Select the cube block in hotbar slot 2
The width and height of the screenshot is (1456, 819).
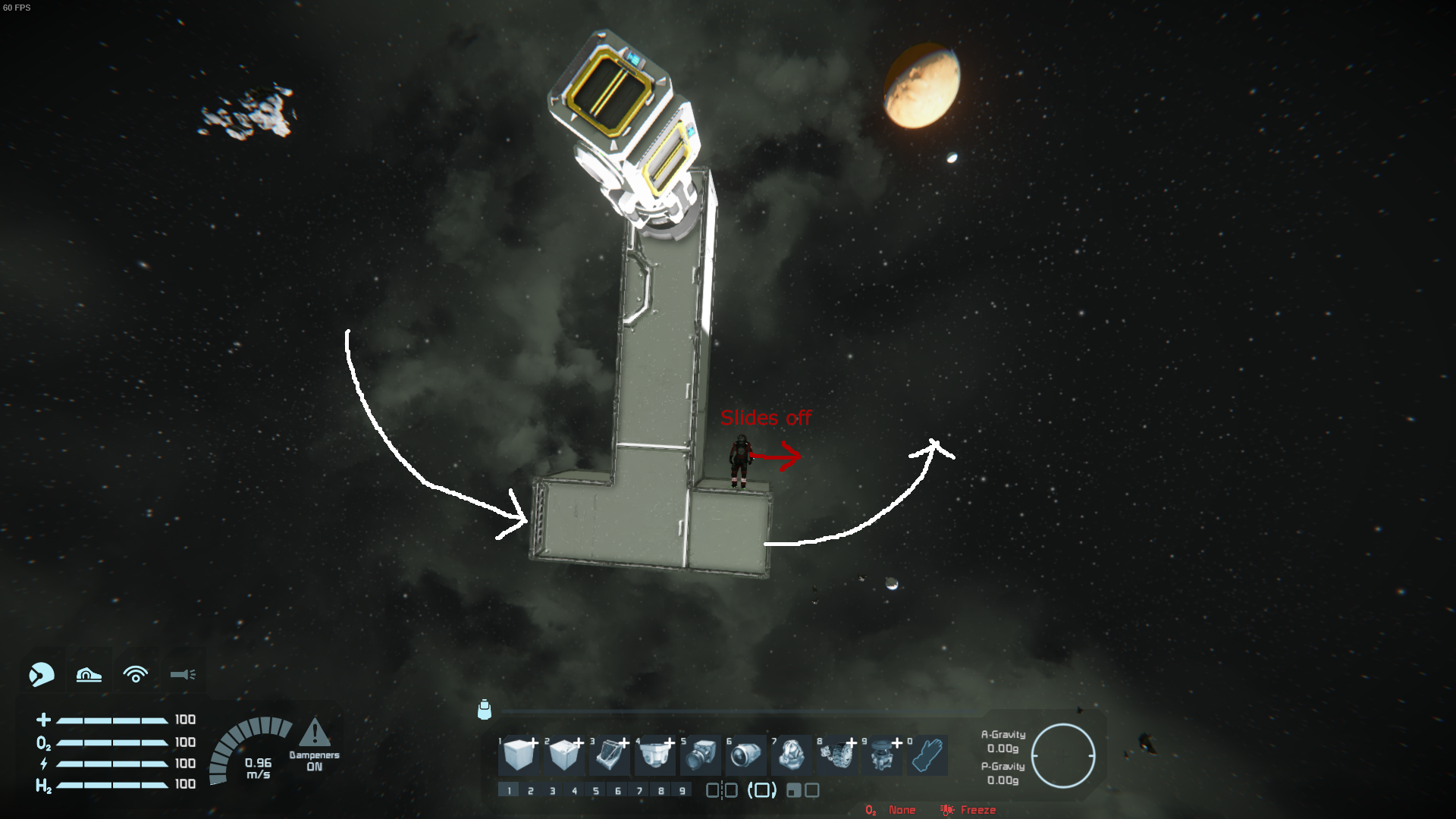click(563, 755)
